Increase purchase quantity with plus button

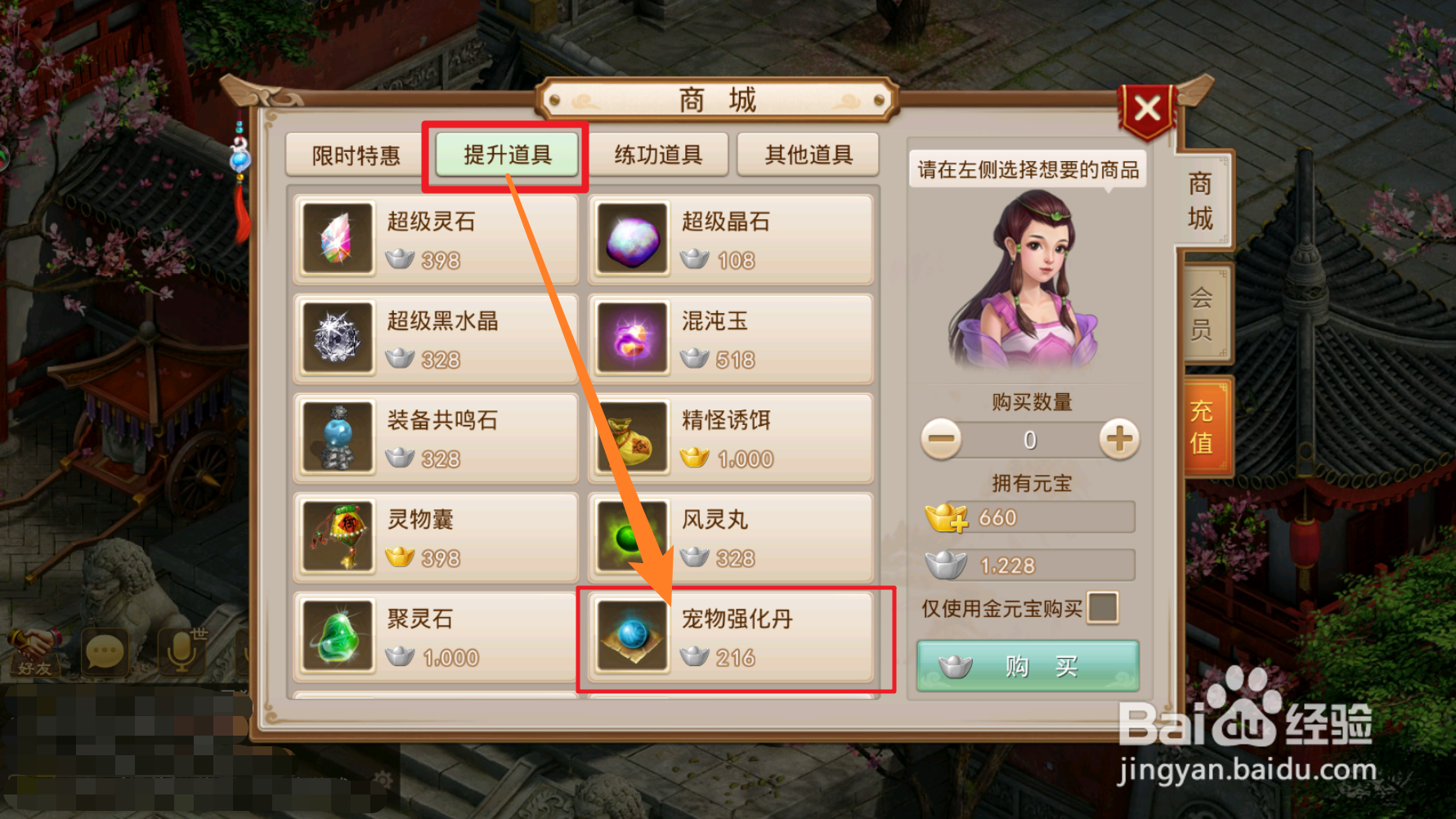[1117, 439]
